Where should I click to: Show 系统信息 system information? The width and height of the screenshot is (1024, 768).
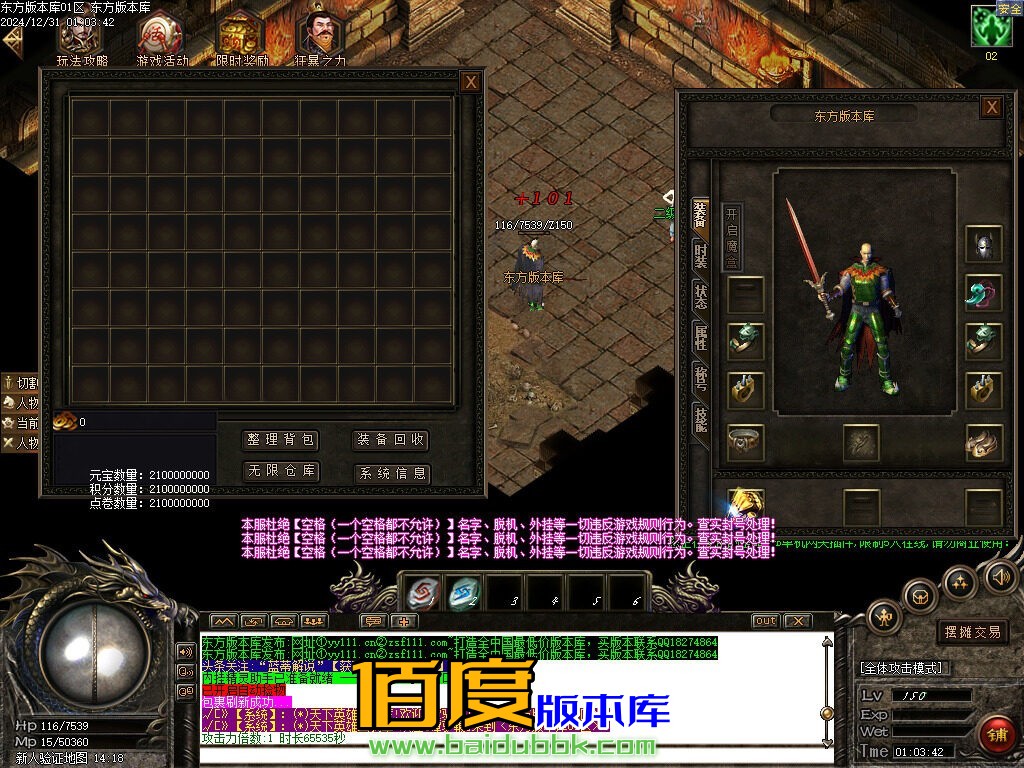[392, 473]
